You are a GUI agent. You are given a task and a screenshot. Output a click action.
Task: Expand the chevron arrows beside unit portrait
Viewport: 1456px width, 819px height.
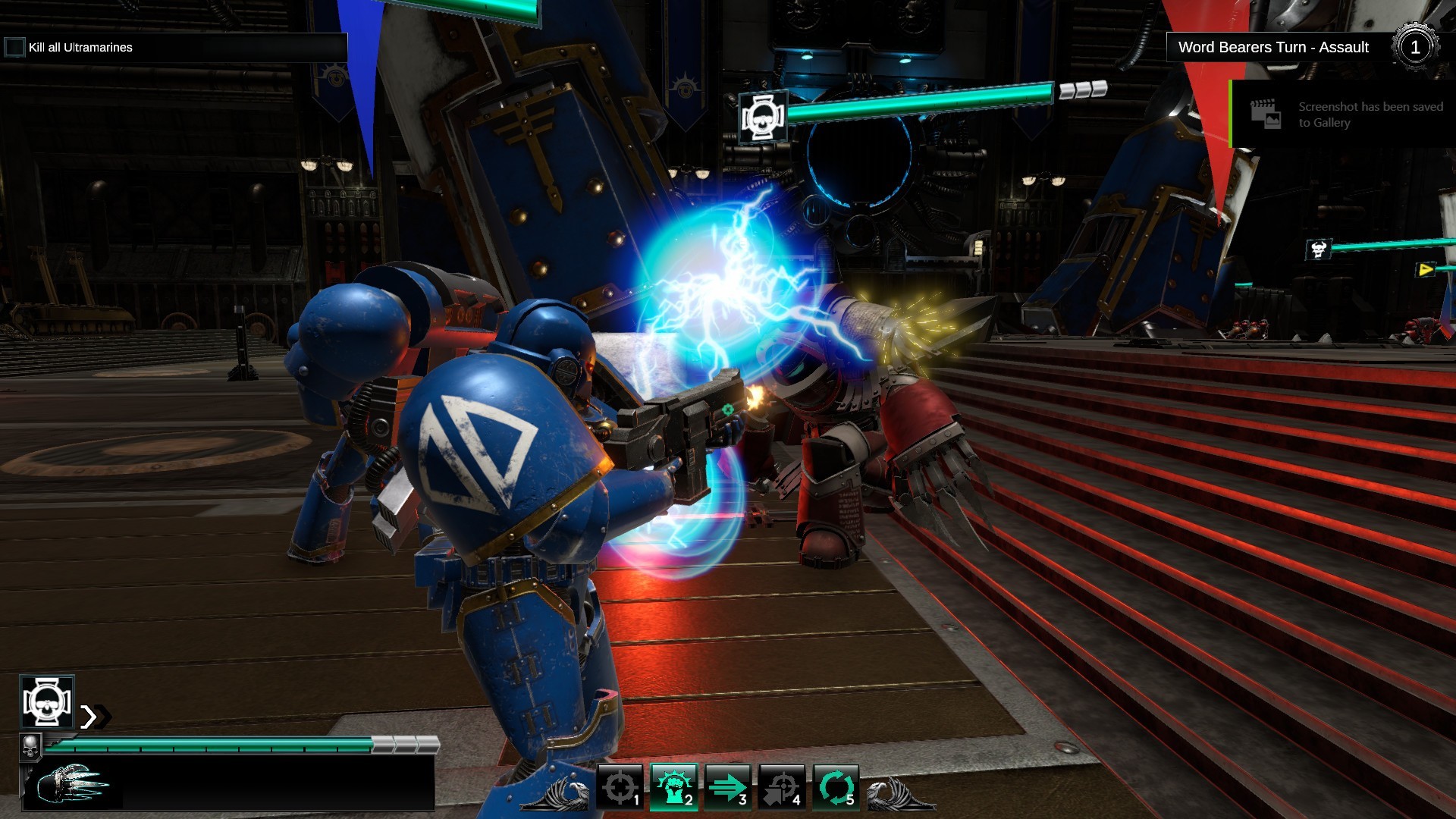pyautogui.click(x=94, y=717)
